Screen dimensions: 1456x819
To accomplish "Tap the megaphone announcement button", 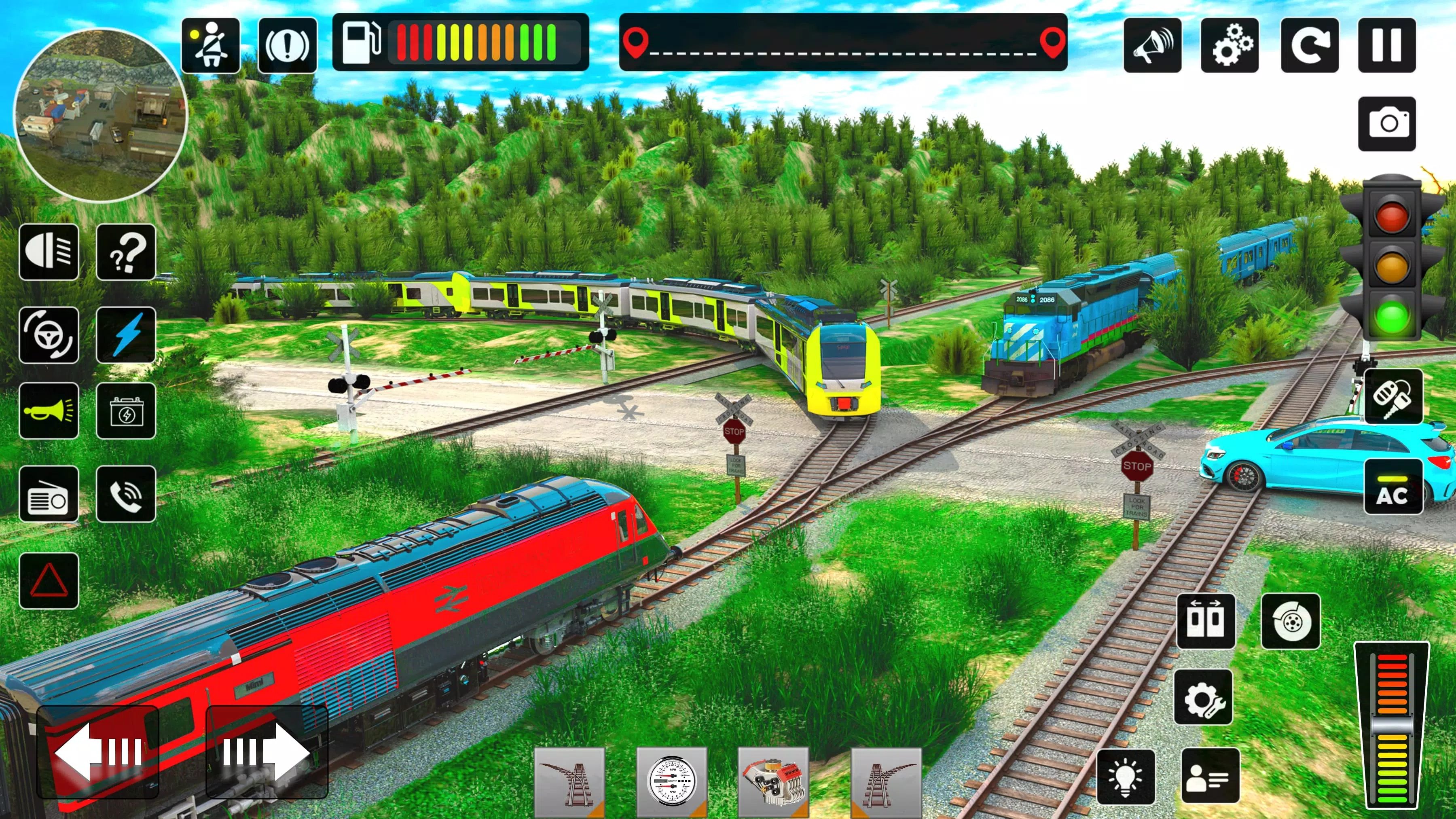I will pos(1152,45).
